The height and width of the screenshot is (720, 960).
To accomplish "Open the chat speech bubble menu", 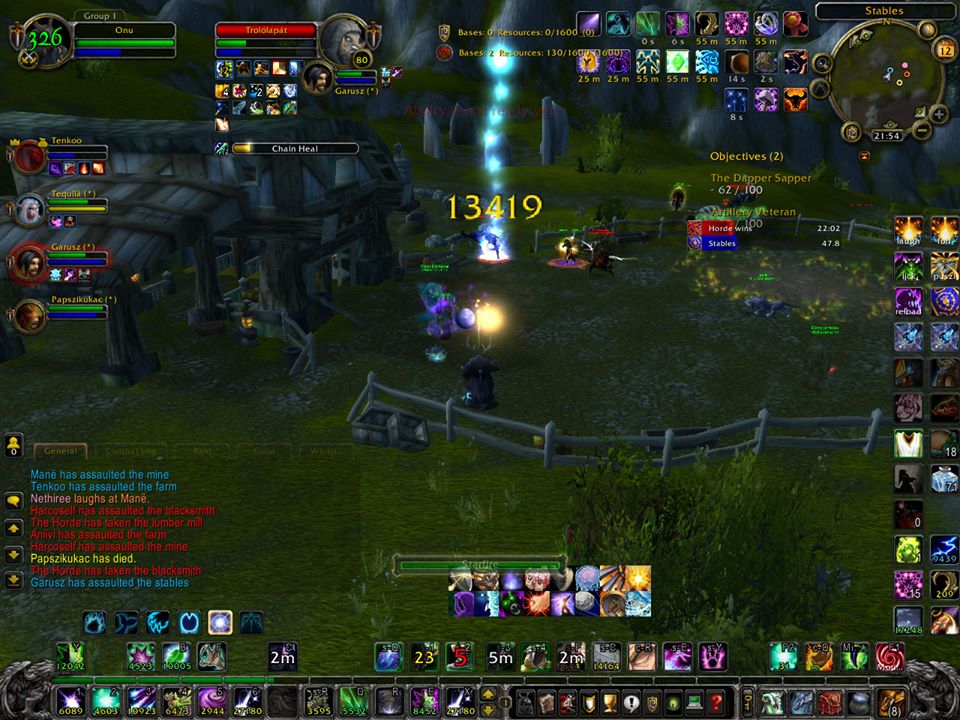I will tap(14, 501).
